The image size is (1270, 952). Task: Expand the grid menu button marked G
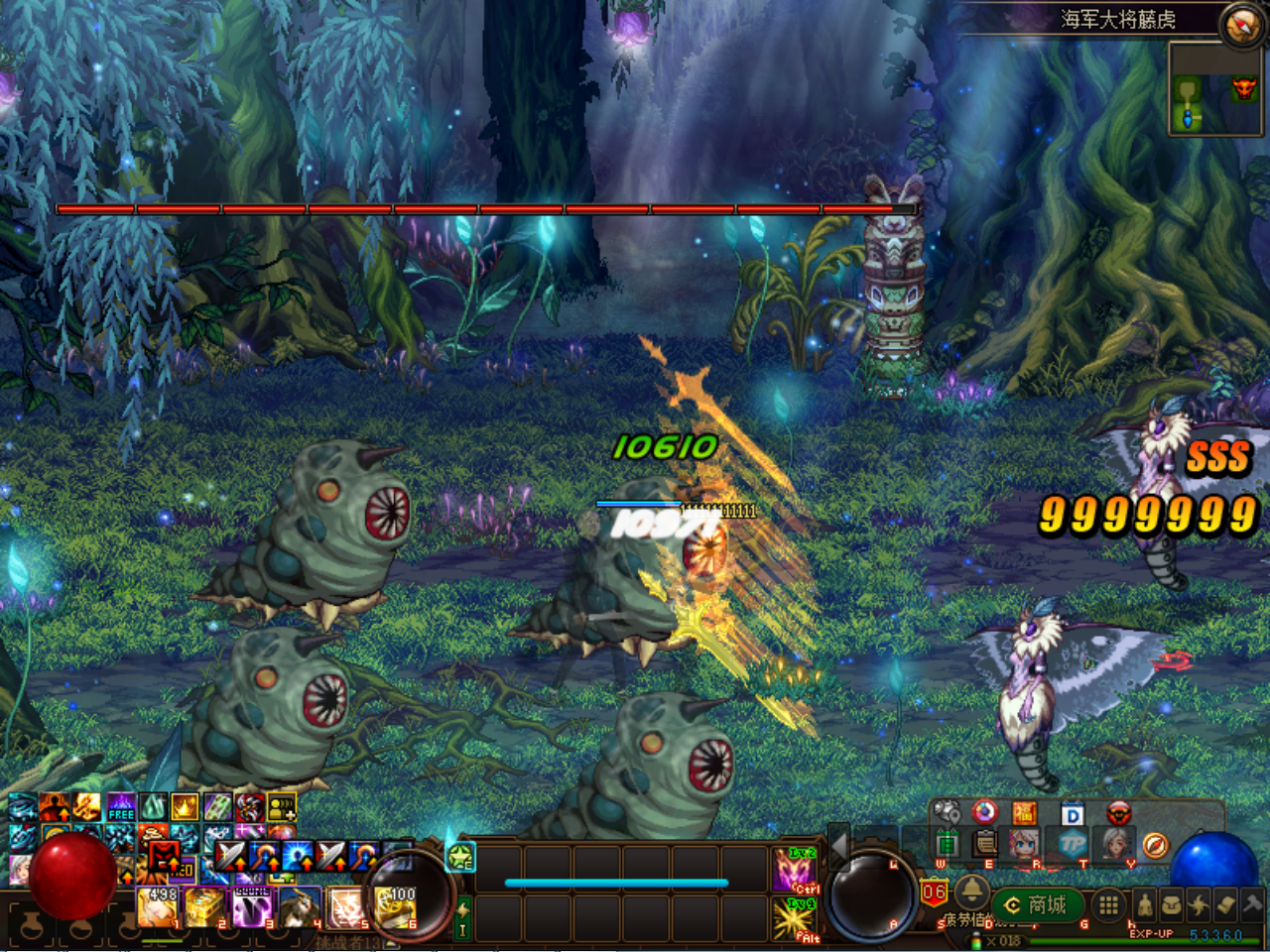[1109, 904]
